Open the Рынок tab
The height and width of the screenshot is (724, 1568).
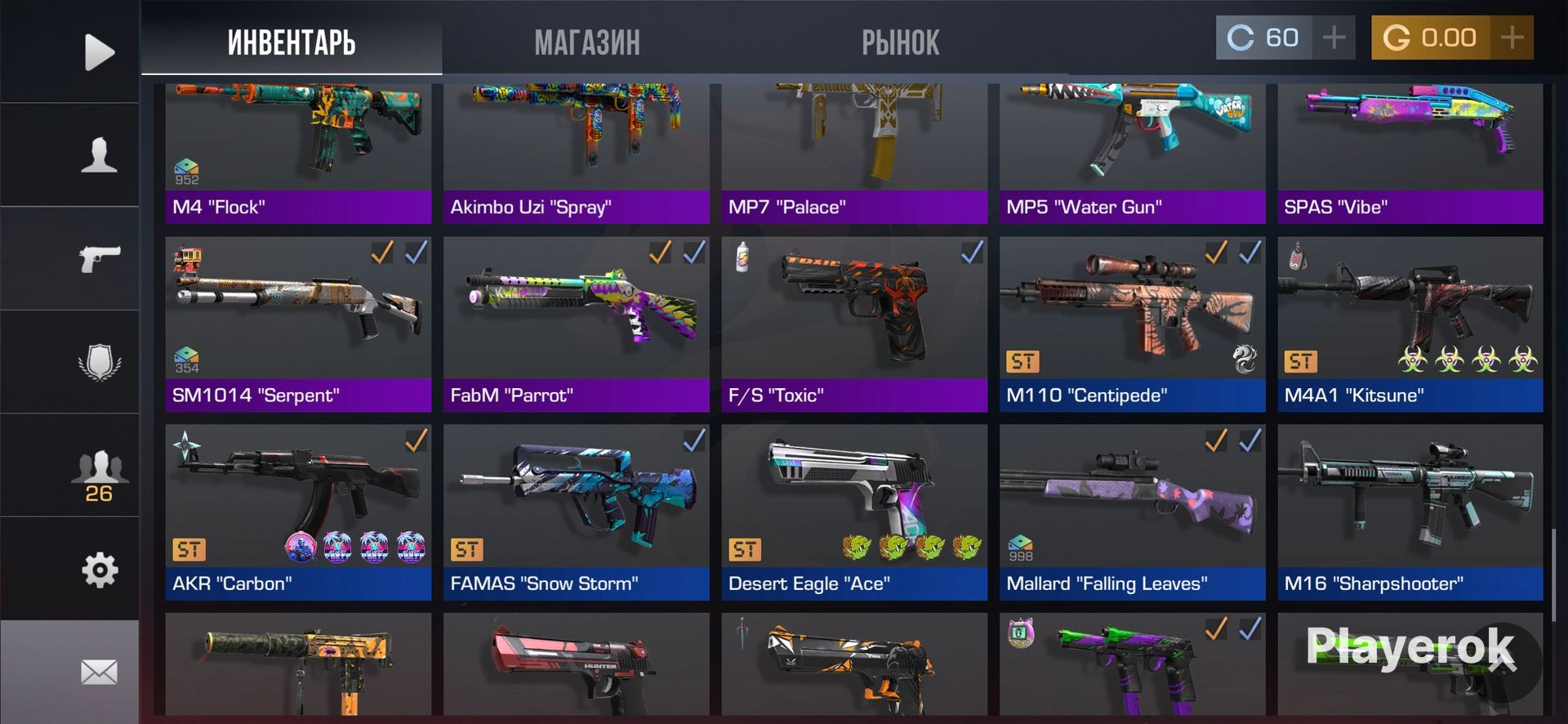pos(900,42)
